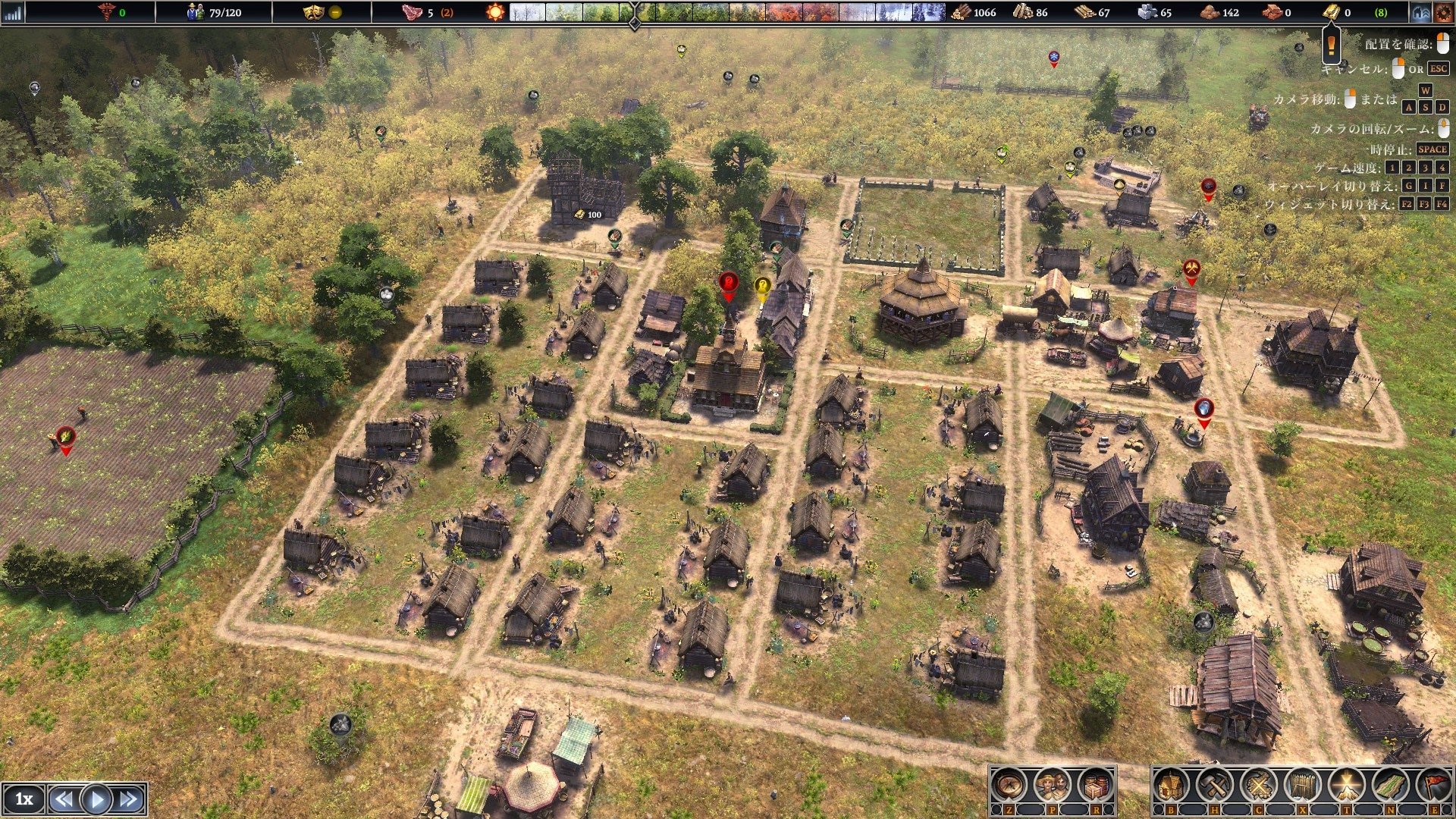The height and width of the screenshot is (819, 1456).
Task: Open the gear settings menu
Action: tap(1443, 12)
